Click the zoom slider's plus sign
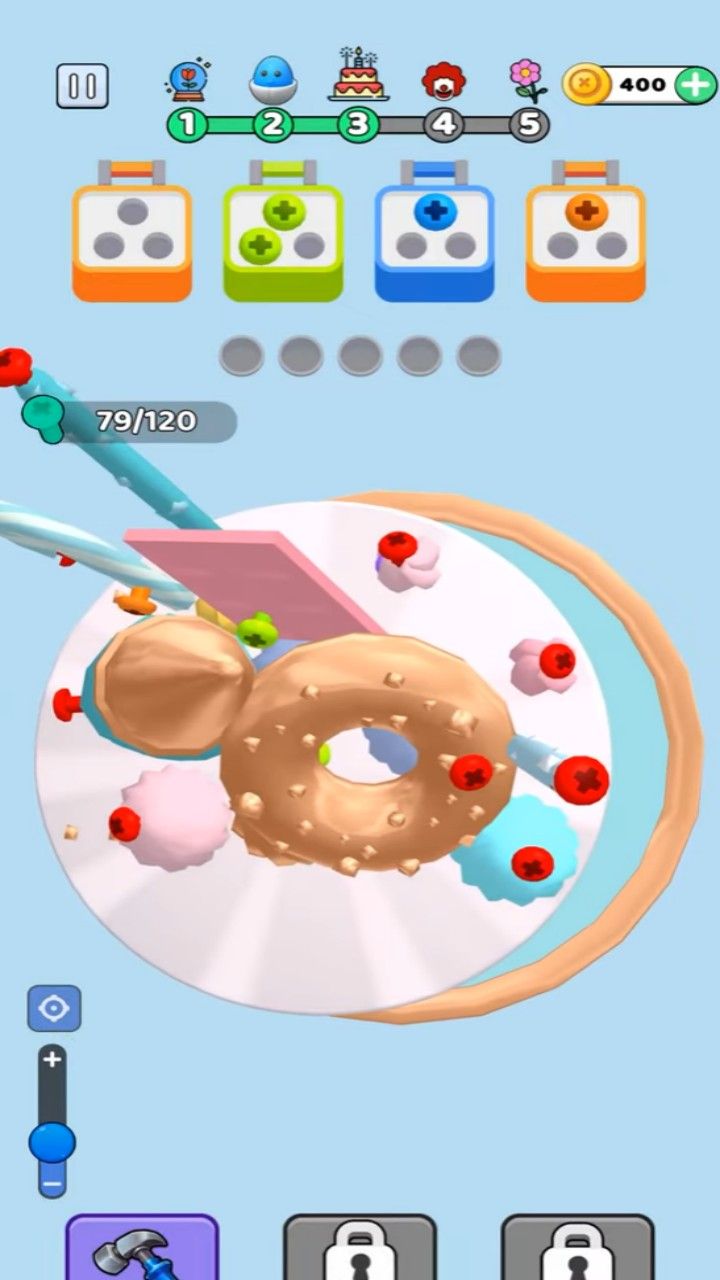The image size is (720, 1280). (x=53, y=1059)
